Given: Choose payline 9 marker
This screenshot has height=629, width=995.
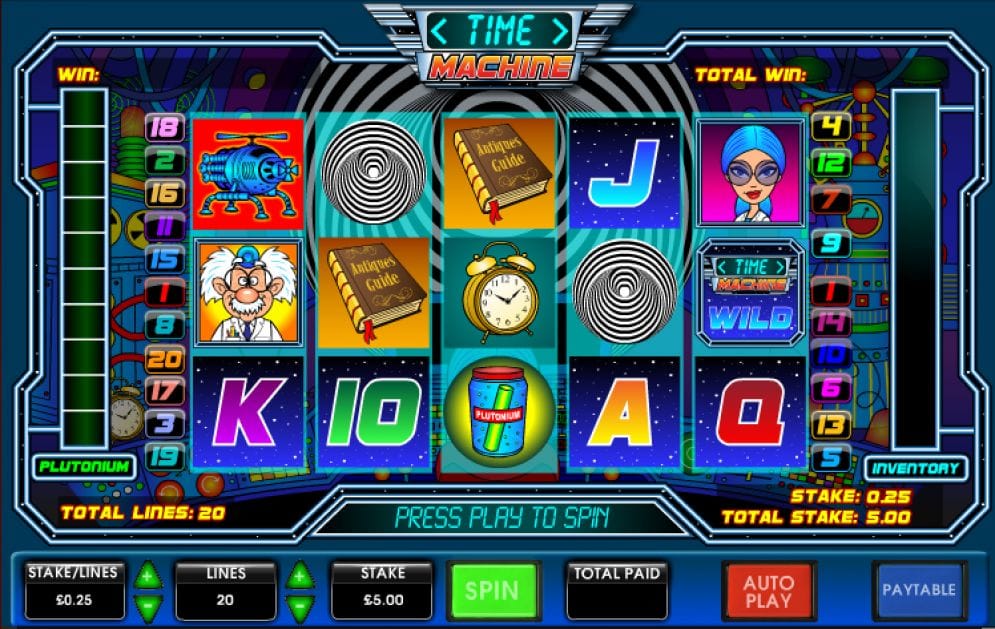Looking at the screenshot, I should [x=830, y=243].
